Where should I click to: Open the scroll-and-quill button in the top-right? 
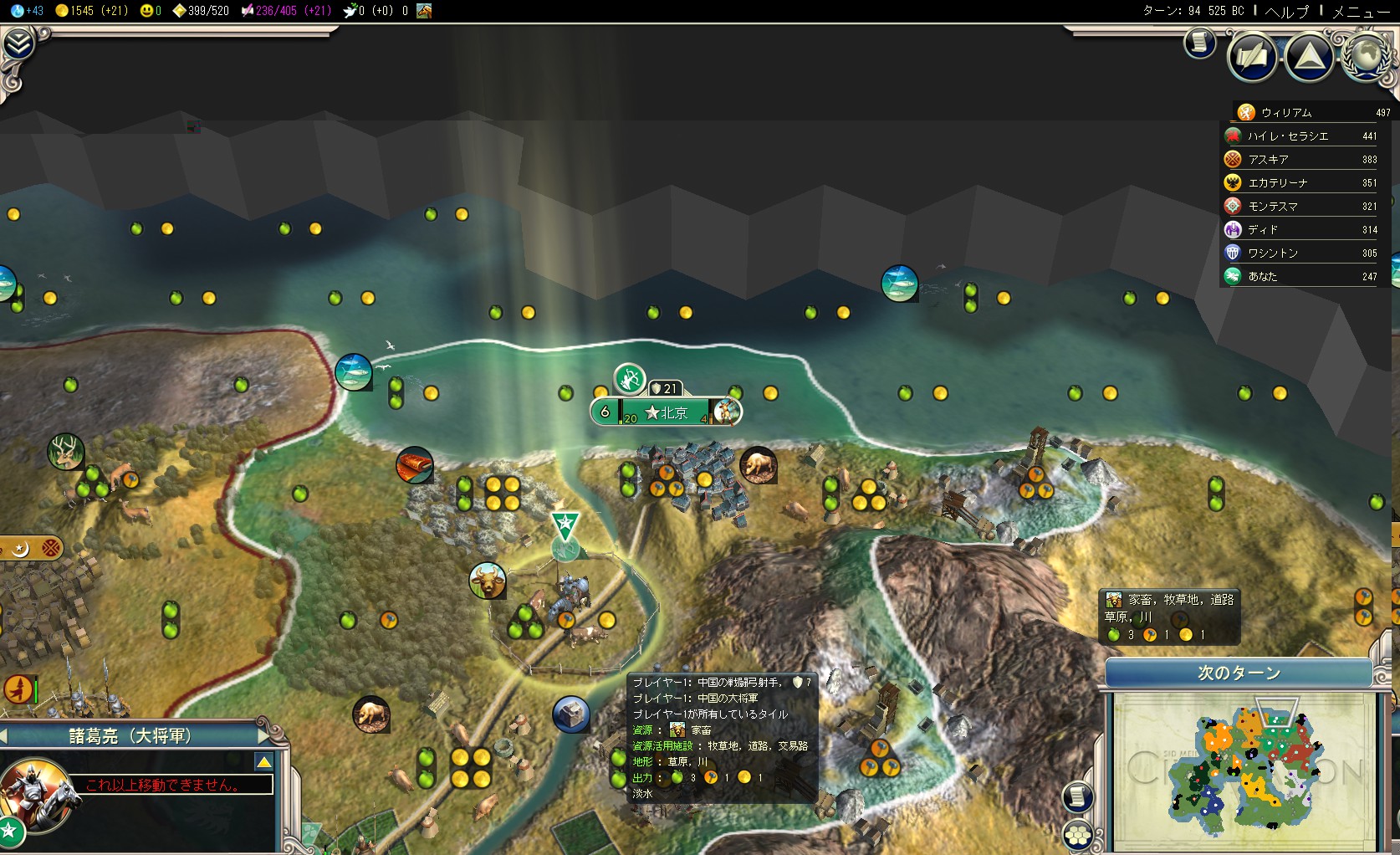pos(1252,56)
